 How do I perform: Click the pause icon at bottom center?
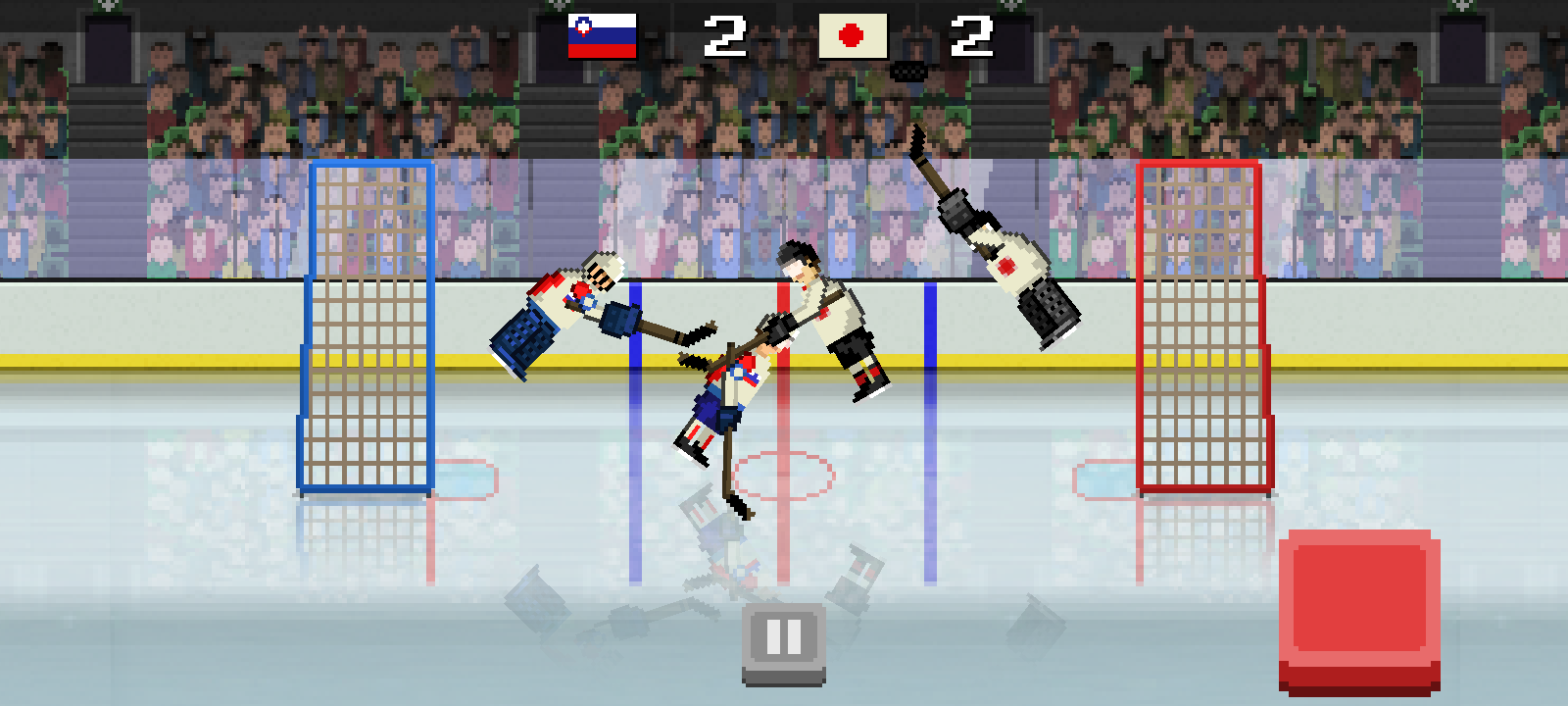coord(782,639)
